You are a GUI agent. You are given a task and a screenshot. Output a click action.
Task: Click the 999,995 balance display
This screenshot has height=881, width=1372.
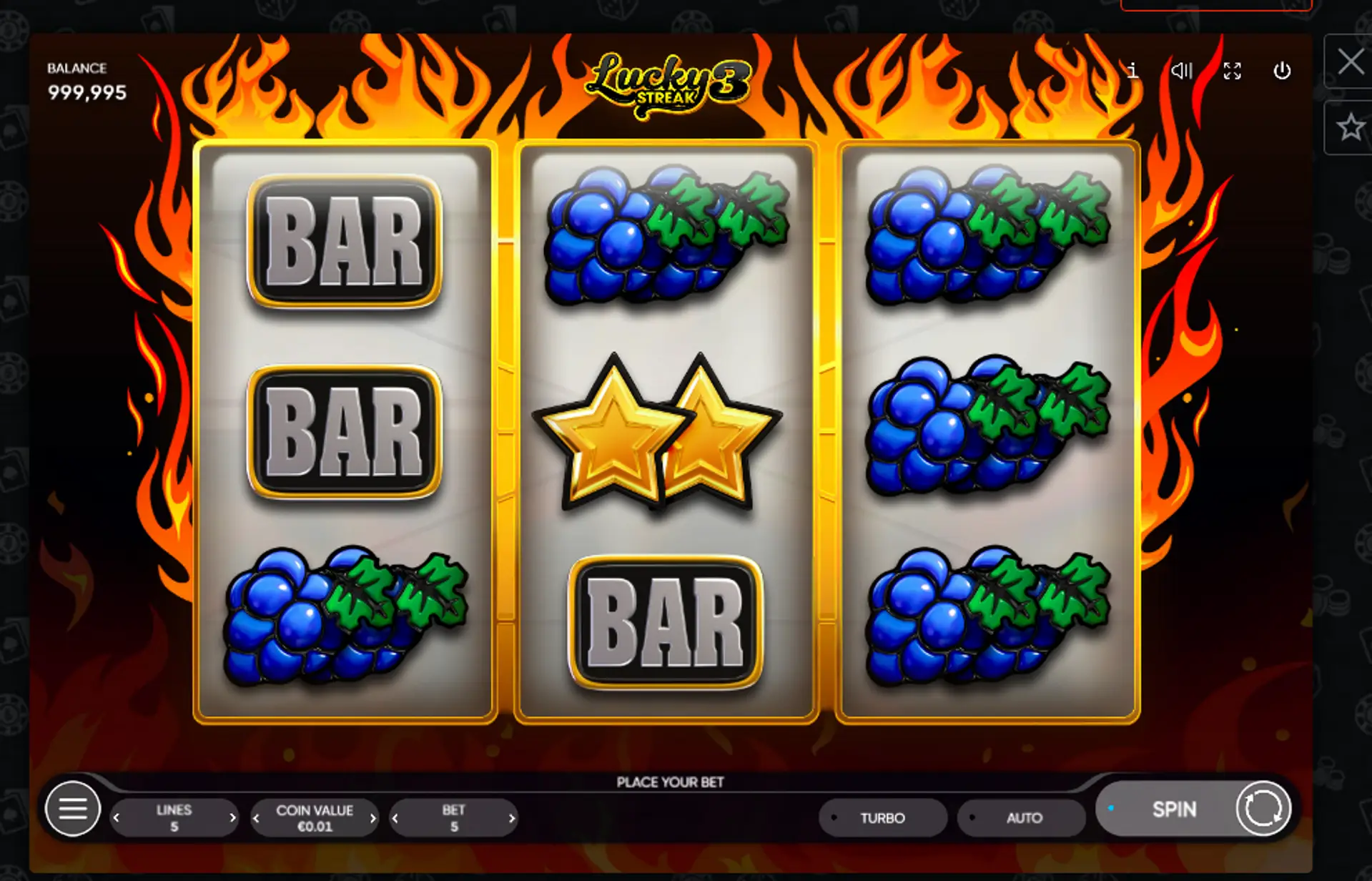[87, 92]
